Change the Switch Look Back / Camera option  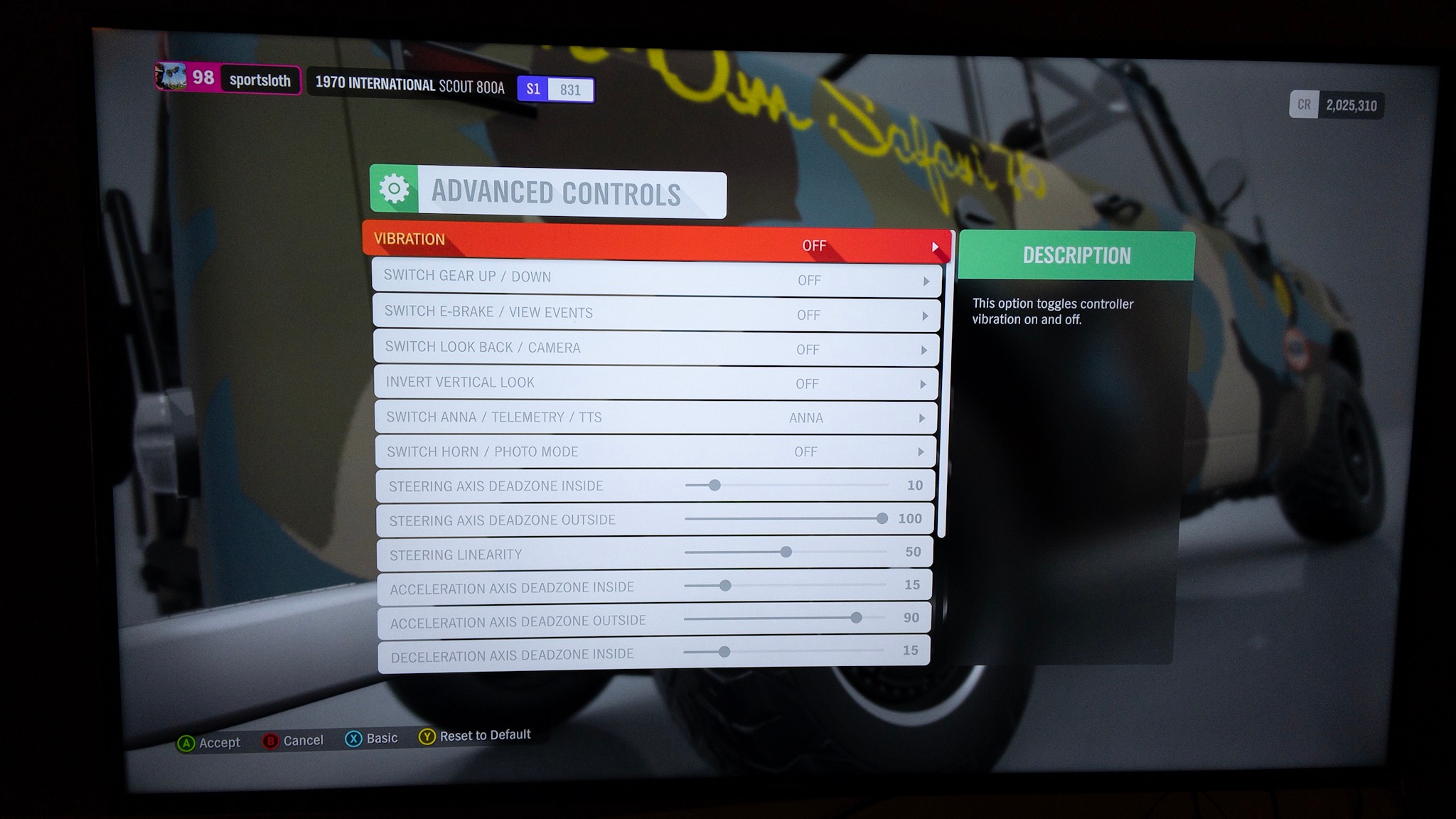click(x=655, y=348)
